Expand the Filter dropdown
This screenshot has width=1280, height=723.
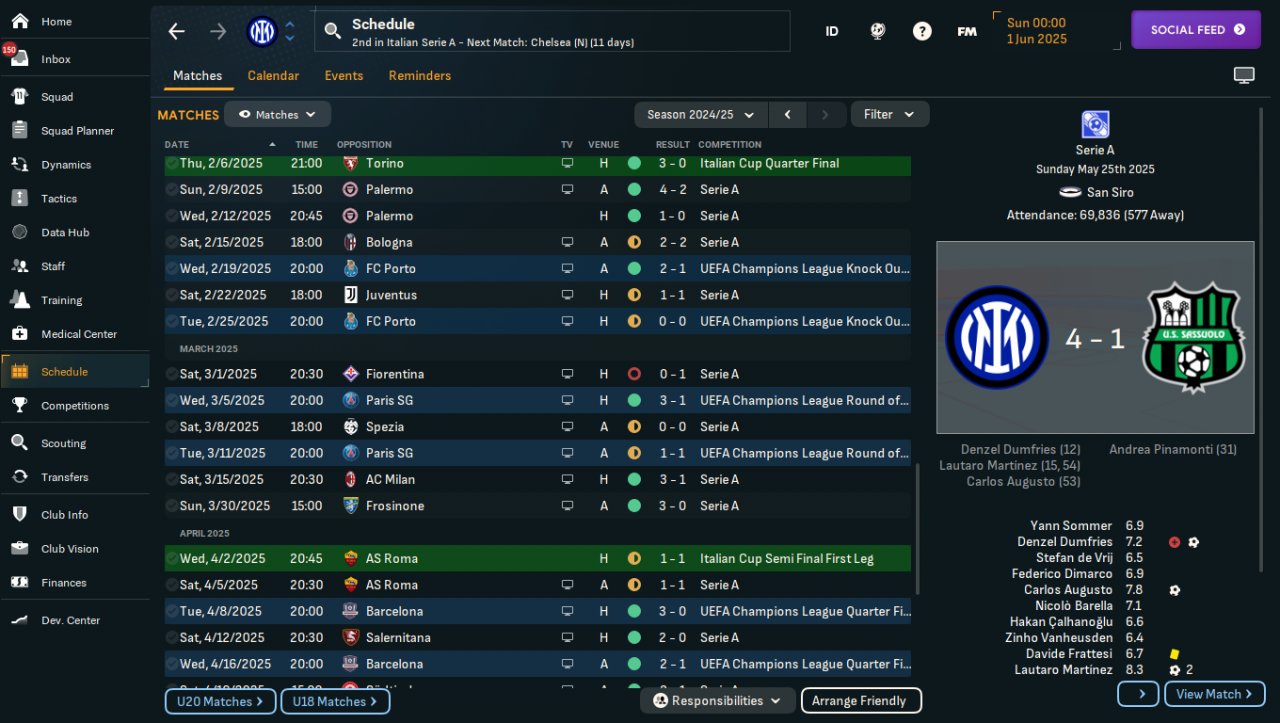pyautogui.click(x=889, y=115)
